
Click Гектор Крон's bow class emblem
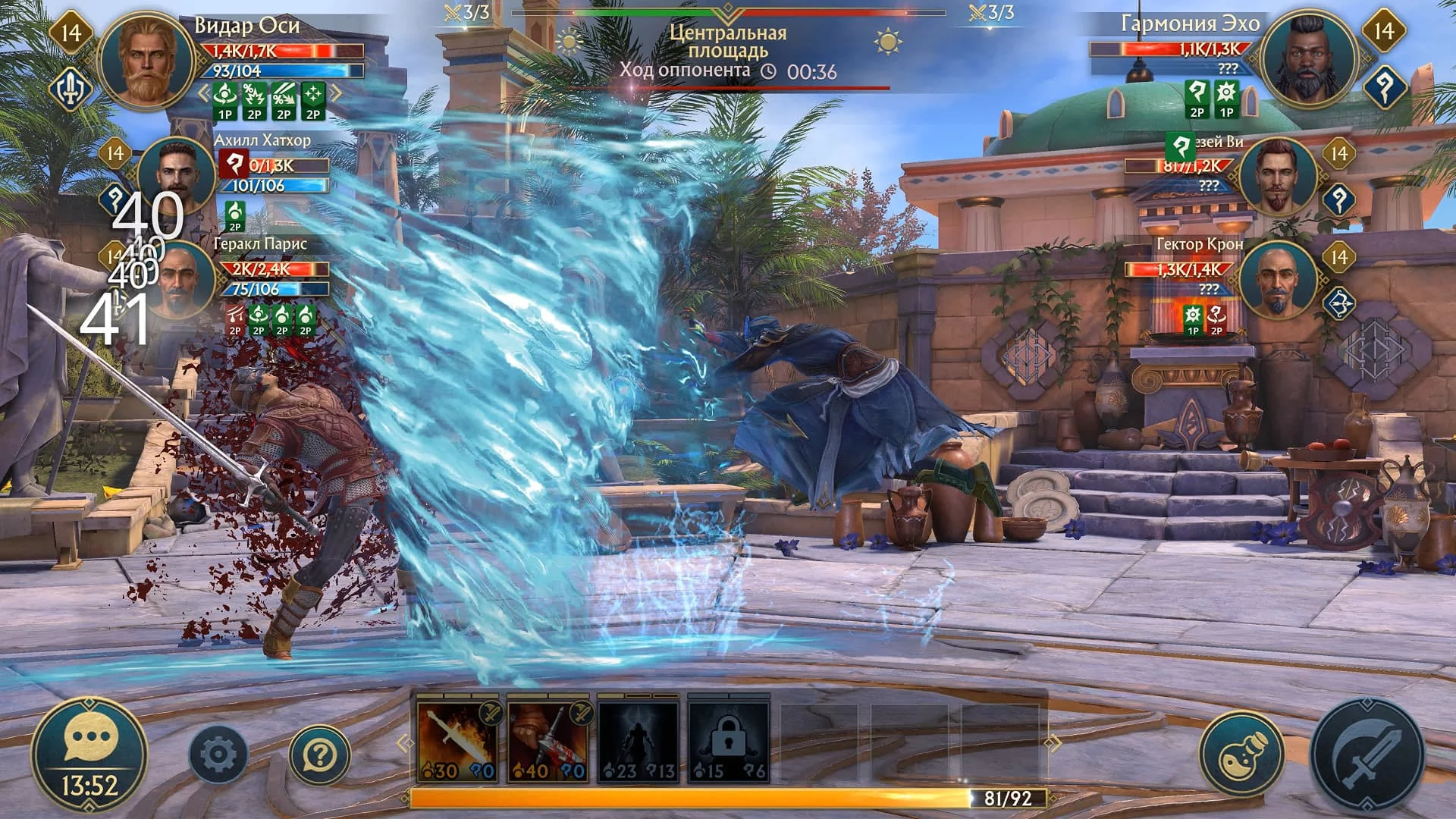pyautogui.click(x=1339, y=302)
